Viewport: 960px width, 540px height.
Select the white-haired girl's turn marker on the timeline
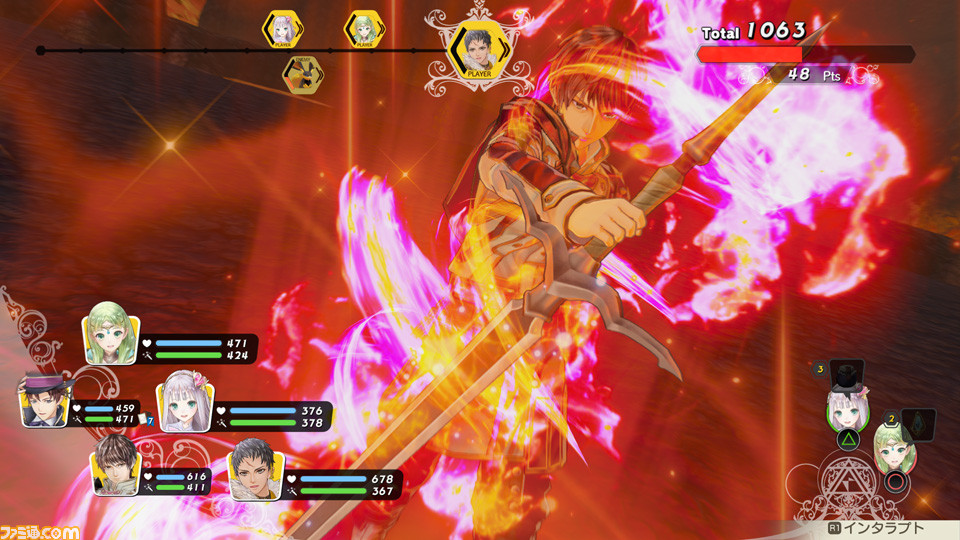coord(281,31)
